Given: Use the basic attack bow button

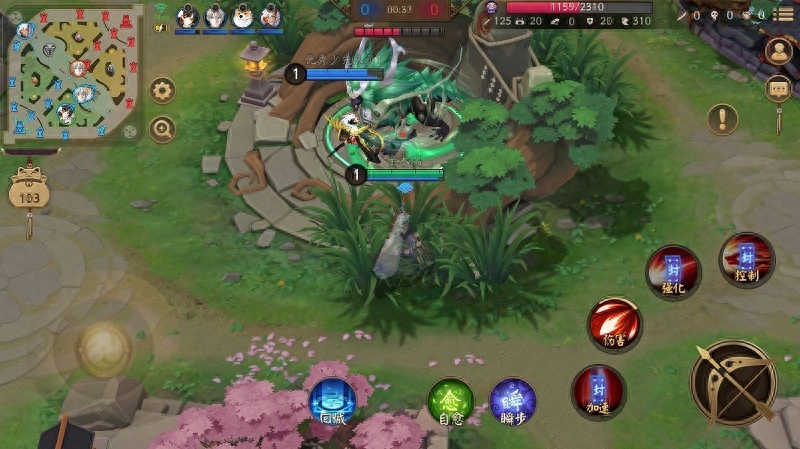Looking at the screenshot, I should [x=733, y=382].
